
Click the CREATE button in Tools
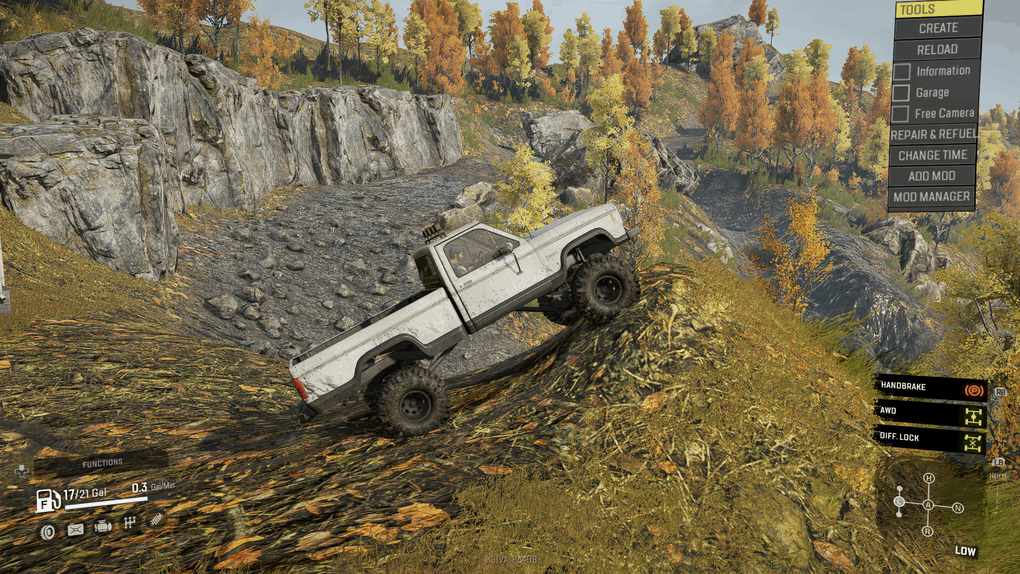tap(937, 28)
